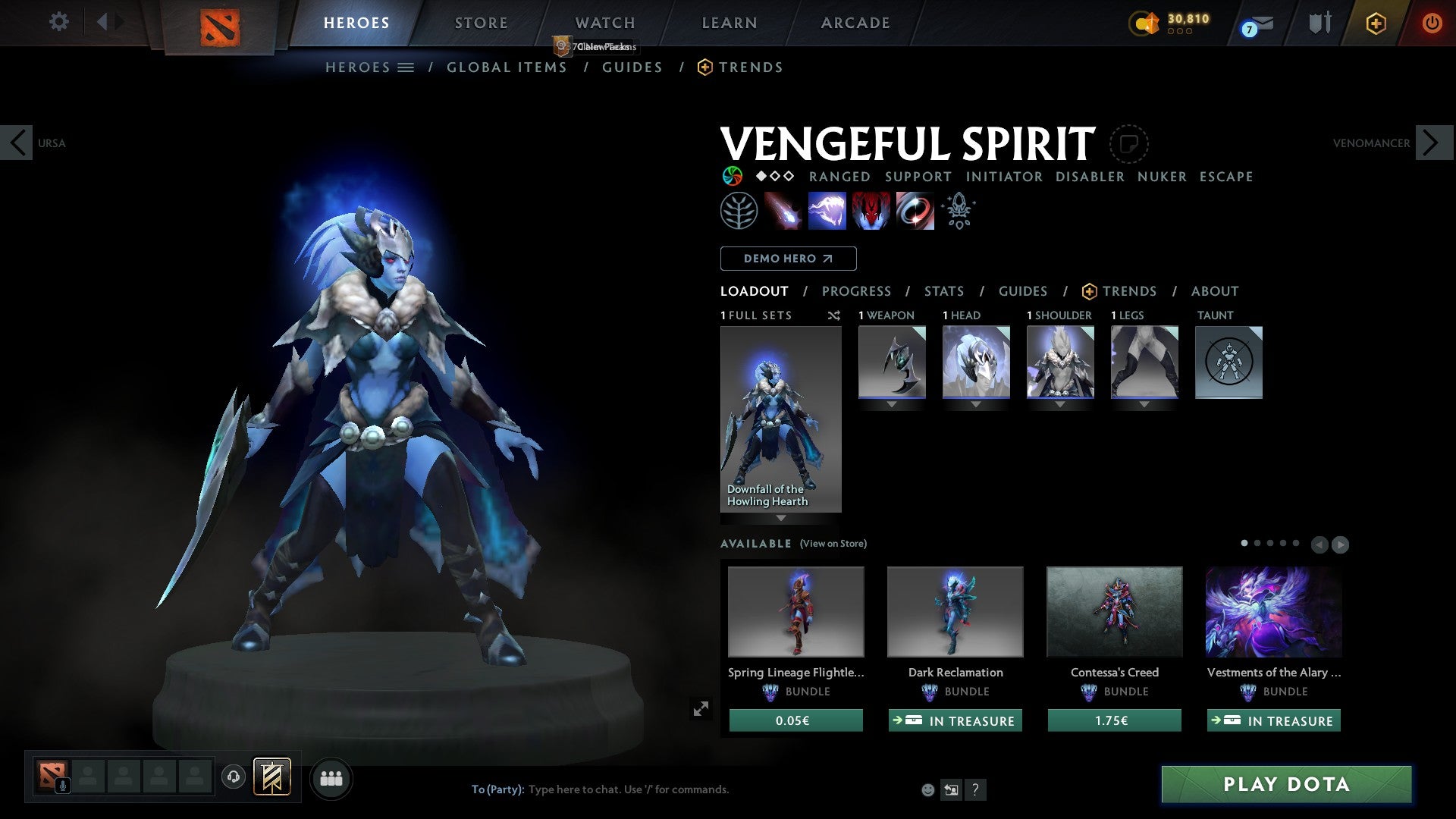Click the power button to exit Dota

click(x=1432, y=24)
